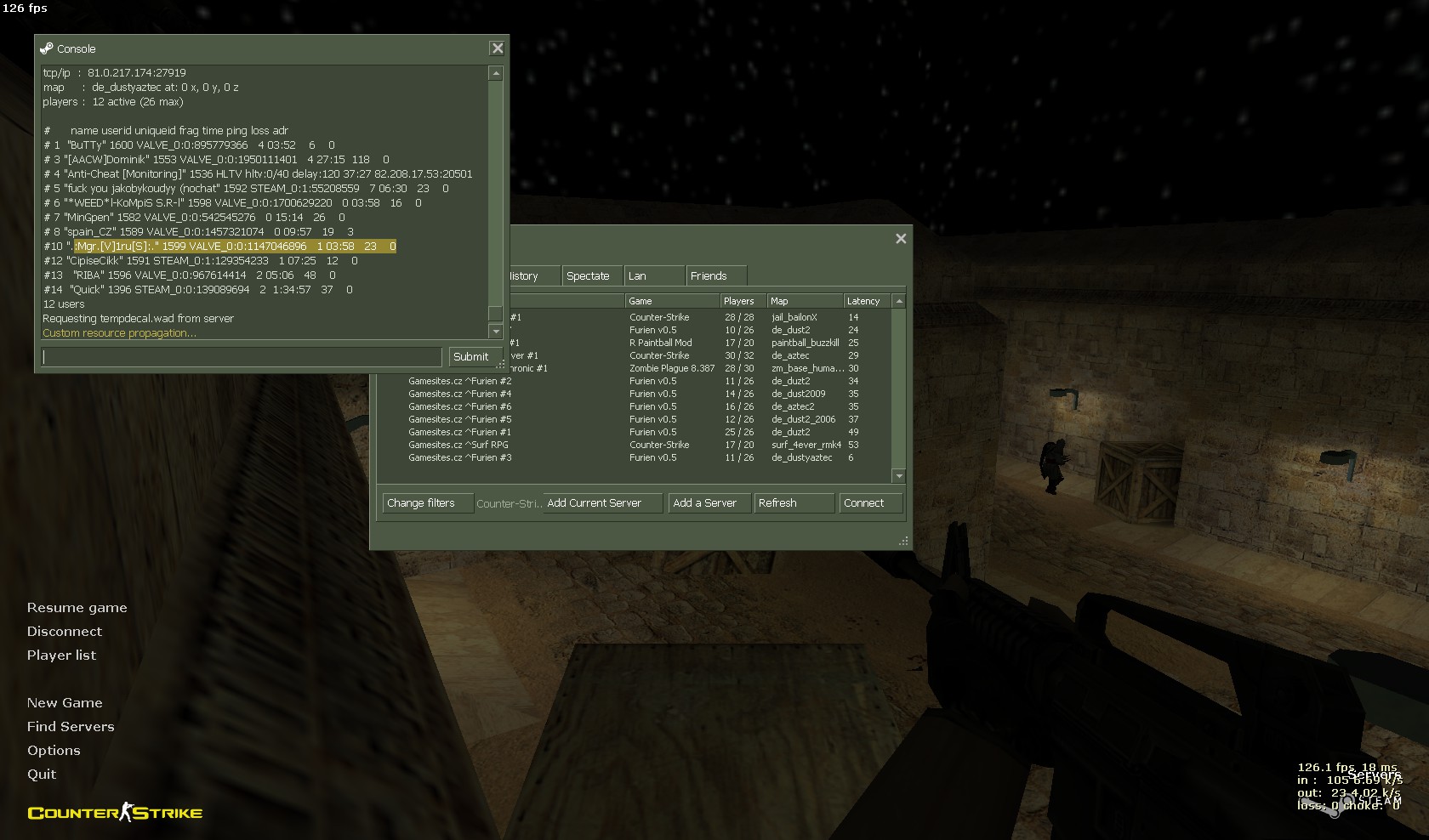Image resolution: width=1429 pixels, height=840 pixels.
Task: Show the Friends tab
Action: [x=714, y=276]
